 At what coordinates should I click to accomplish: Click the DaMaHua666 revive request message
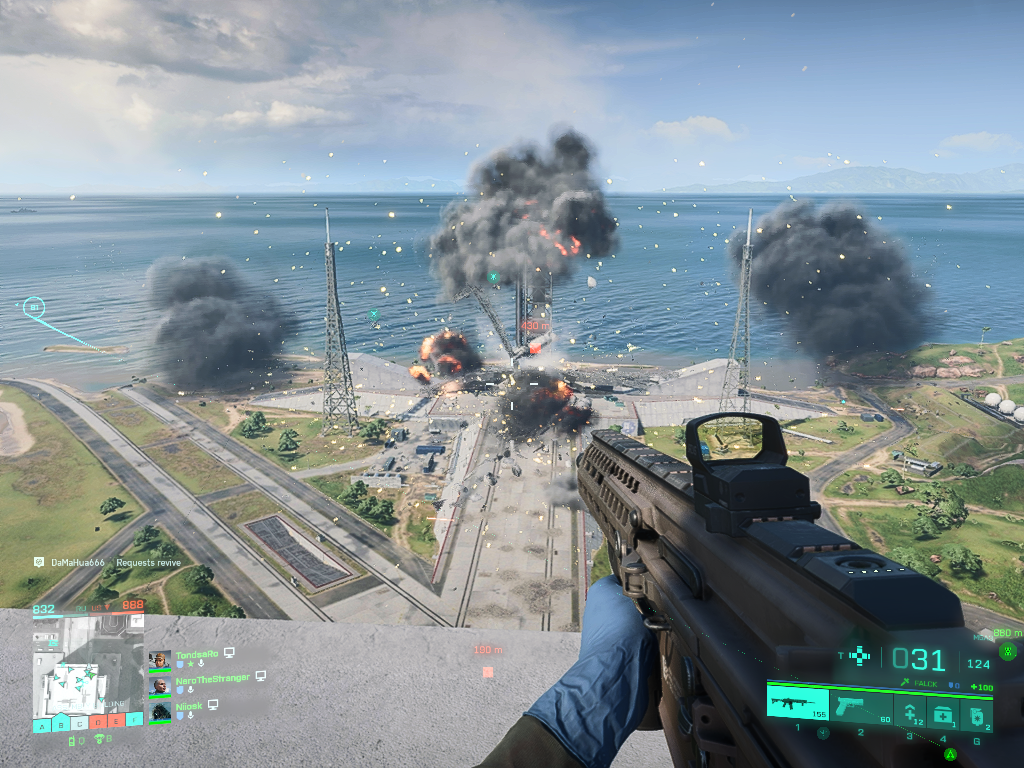click(x=110, y=563)
